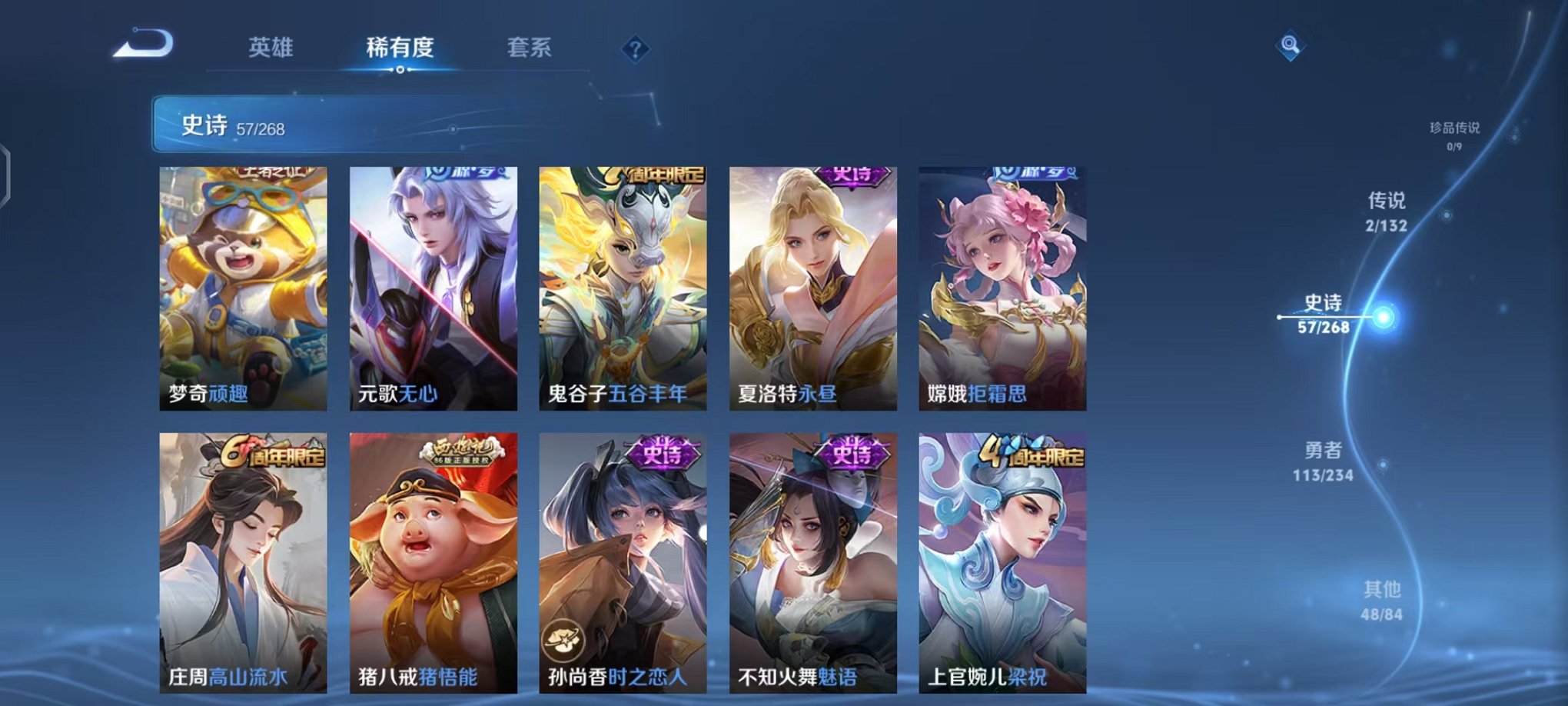Click the question mark help icon
Image resolution: width=1568 pixels, height=706 pixels.
635,48
